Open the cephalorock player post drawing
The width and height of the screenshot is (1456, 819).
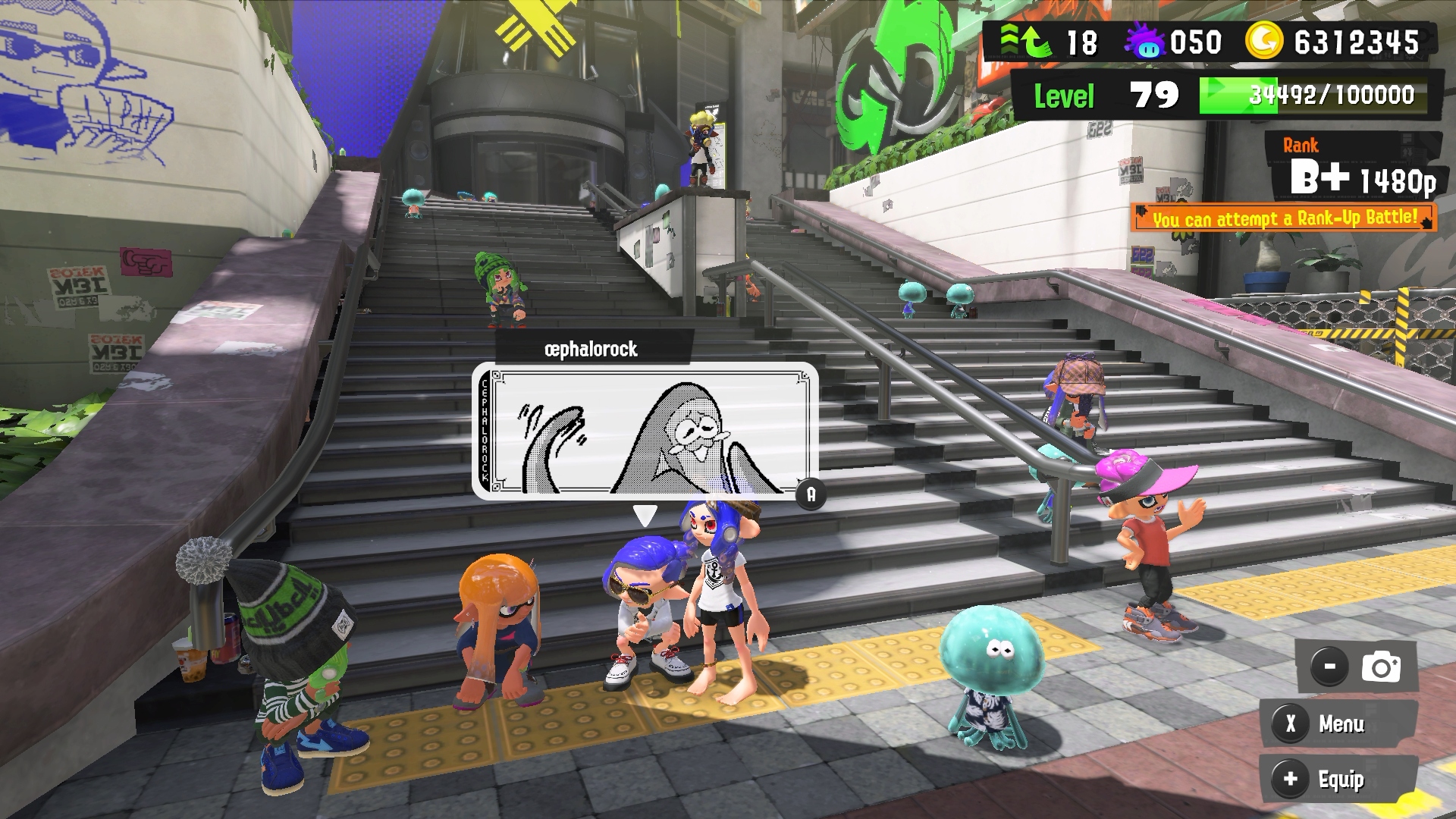point(645,431)
